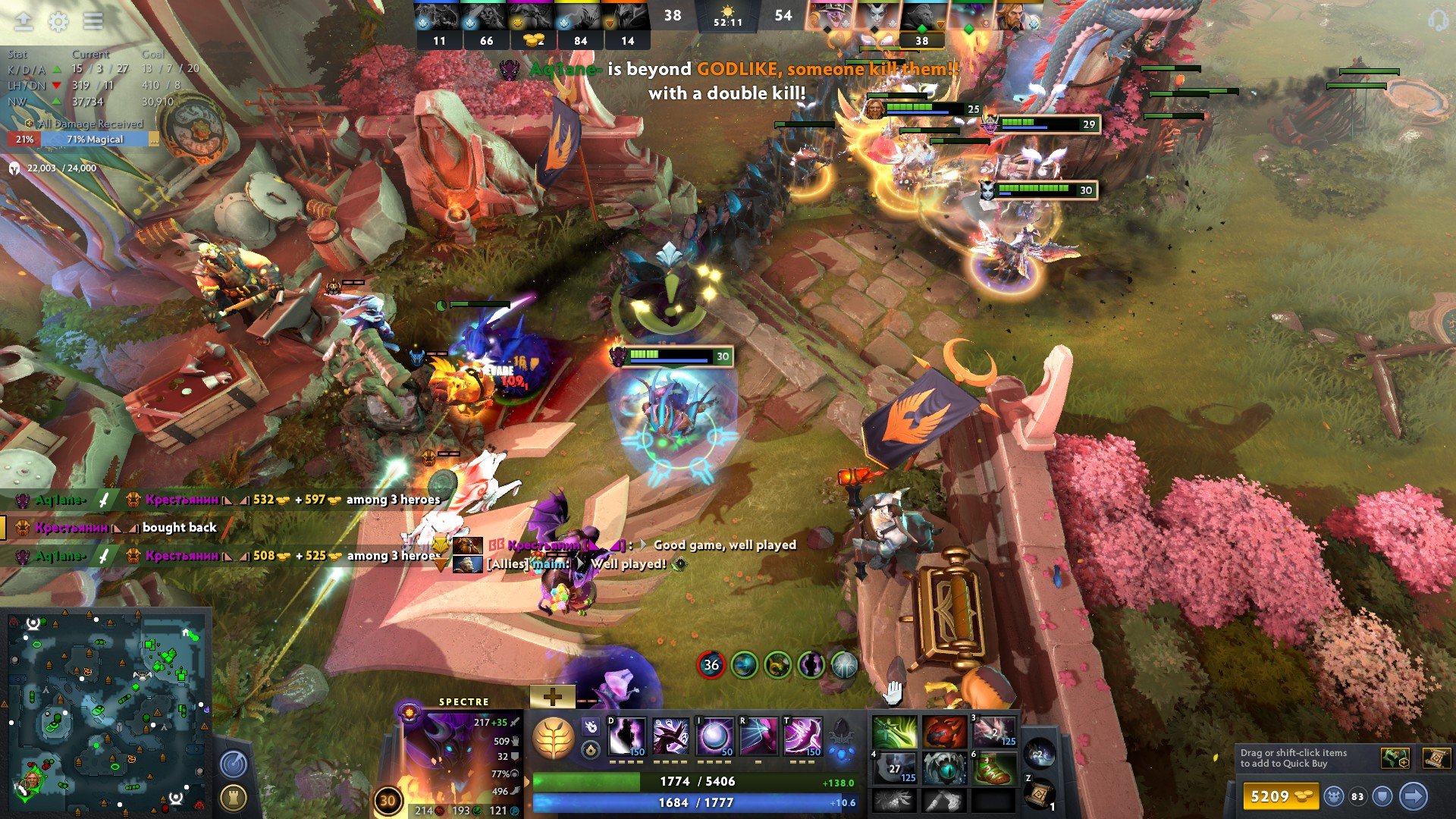The image size is (1456, 819).
Task: Use the green Butterfly sword item
Action: click(894, 732)
